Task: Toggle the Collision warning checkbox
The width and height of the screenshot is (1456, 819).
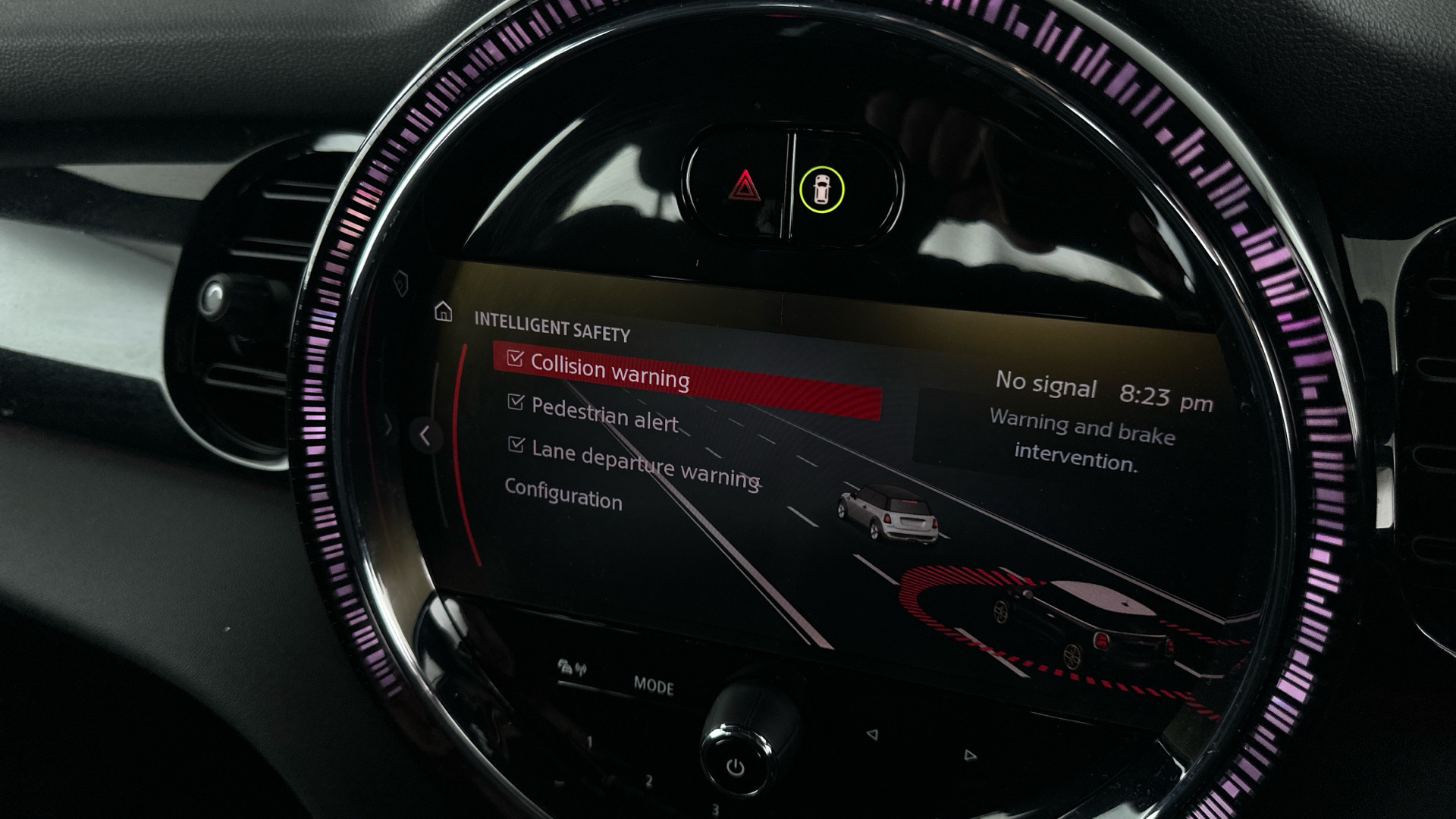Action: (x=516, y=359)
